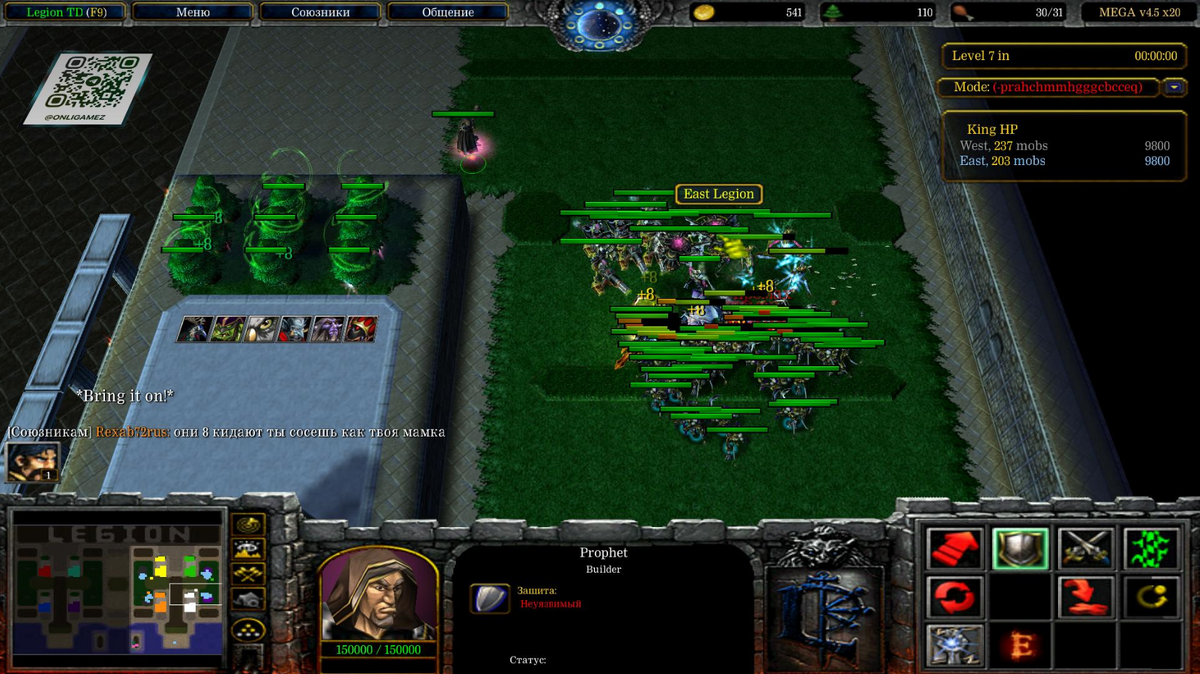The height and width of the screenshot is (674, 1200).
Task: Click the minimap to move the camera
Action: [115, 590]
